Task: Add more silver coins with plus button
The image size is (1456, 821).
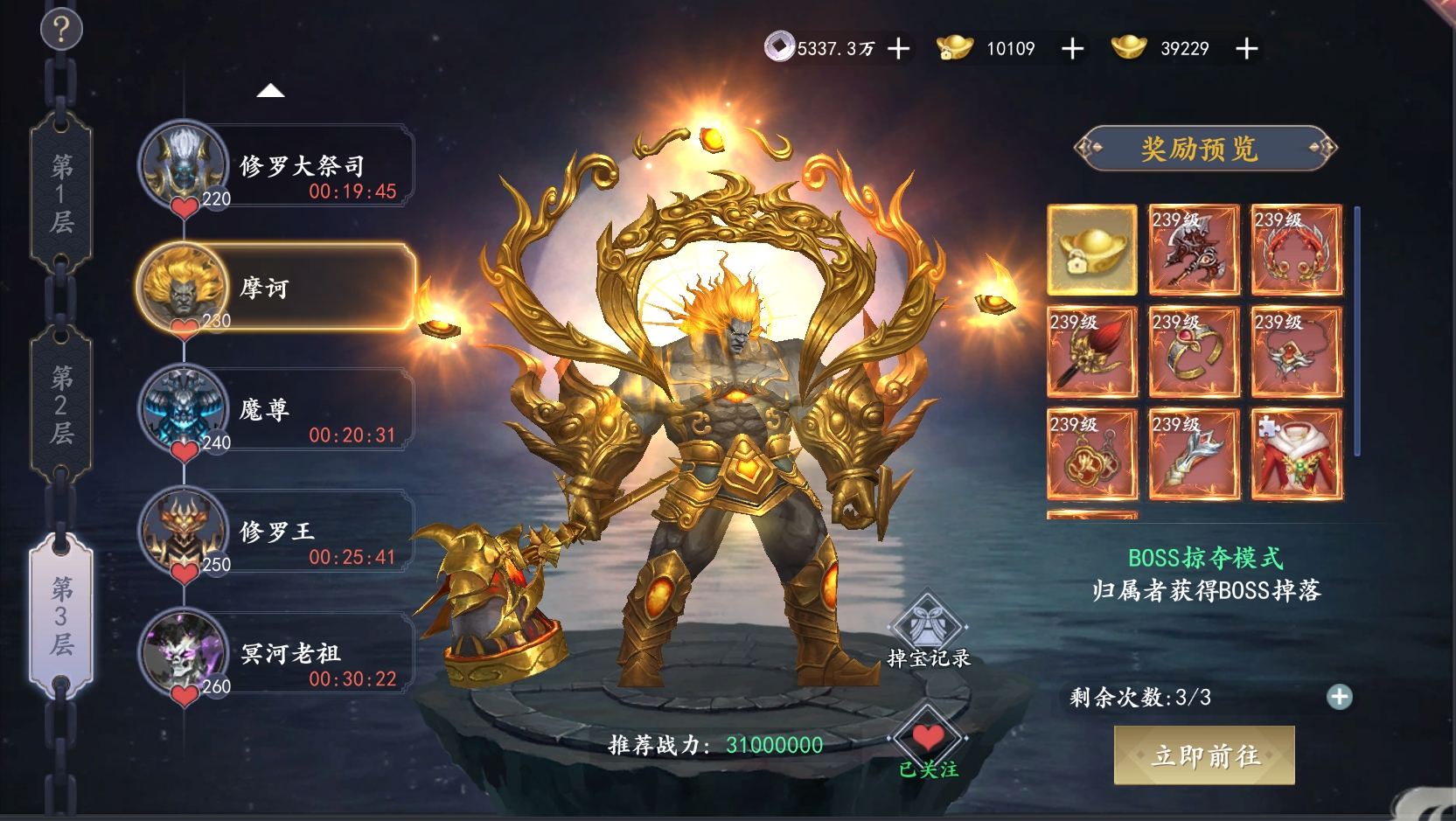Action: pos(898,49)
